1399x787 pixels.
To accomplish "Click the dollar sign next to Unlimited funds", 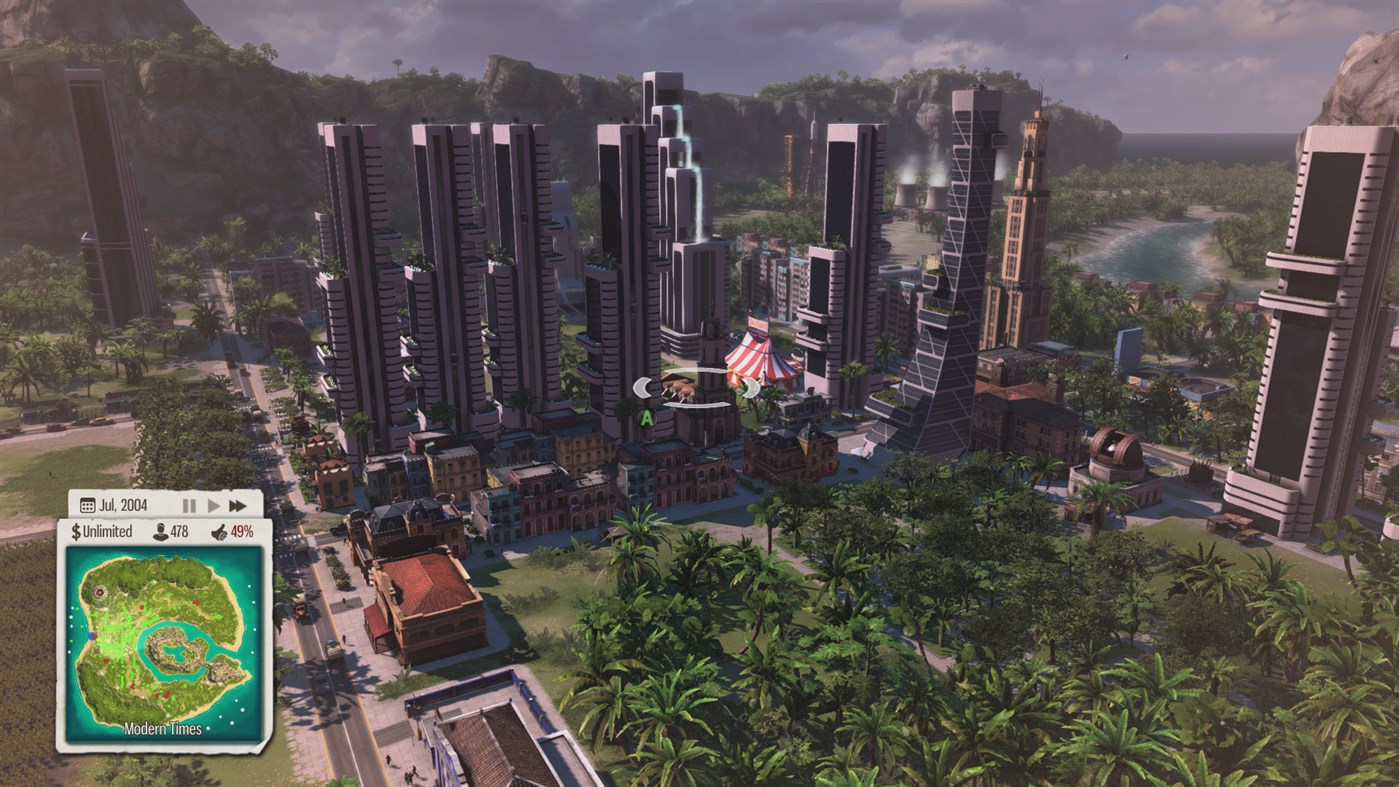I will (x=77, y=530).
